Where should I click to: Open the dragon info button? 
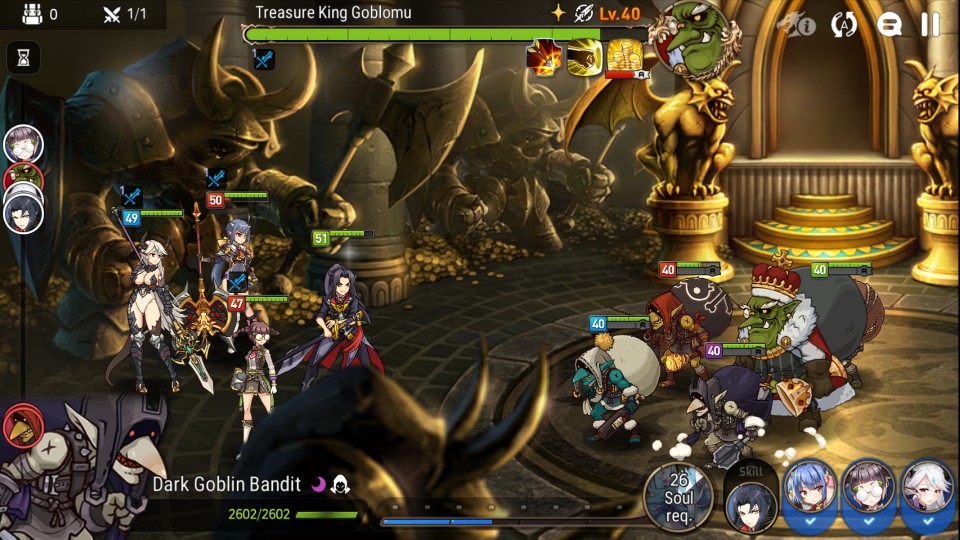[x=797, y=25]
